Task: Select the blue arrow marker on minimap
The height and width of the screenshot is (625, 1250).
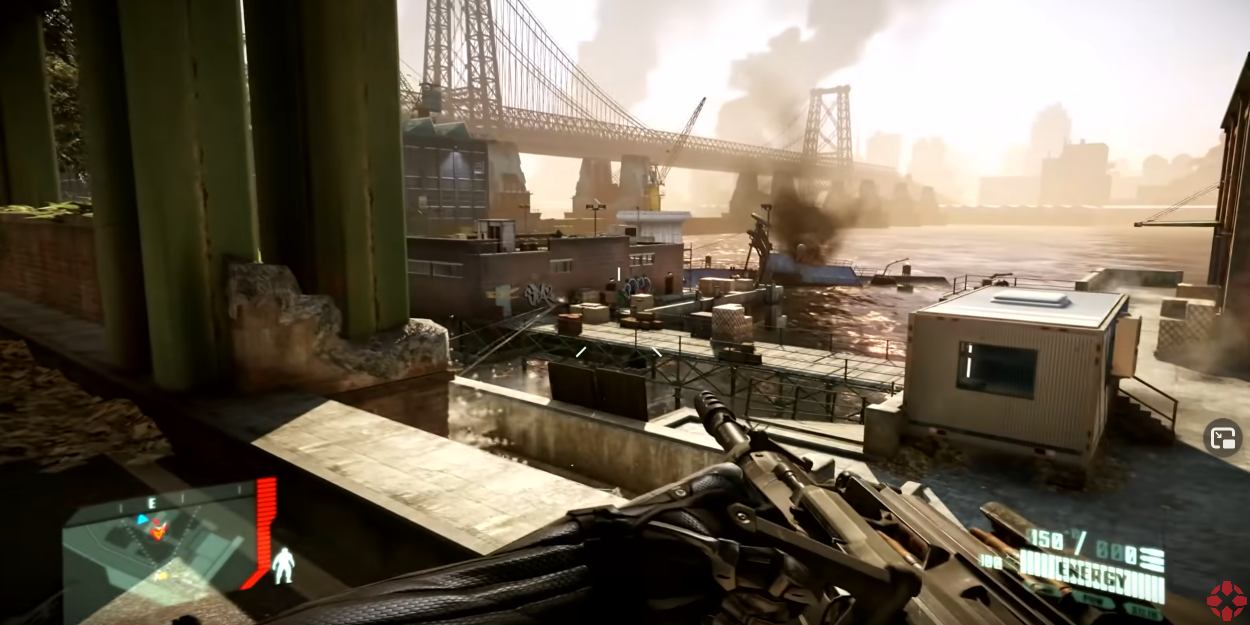Action: [142, 520]
